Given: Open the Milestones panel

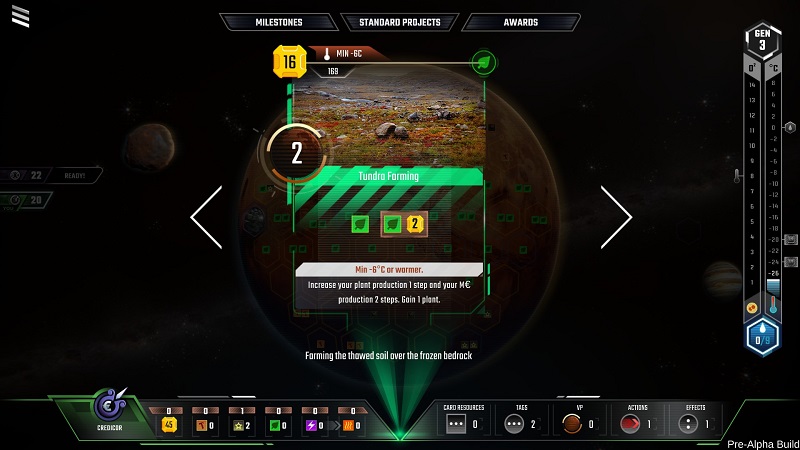Looking at the screenshot, I should [x=277, y=22].
